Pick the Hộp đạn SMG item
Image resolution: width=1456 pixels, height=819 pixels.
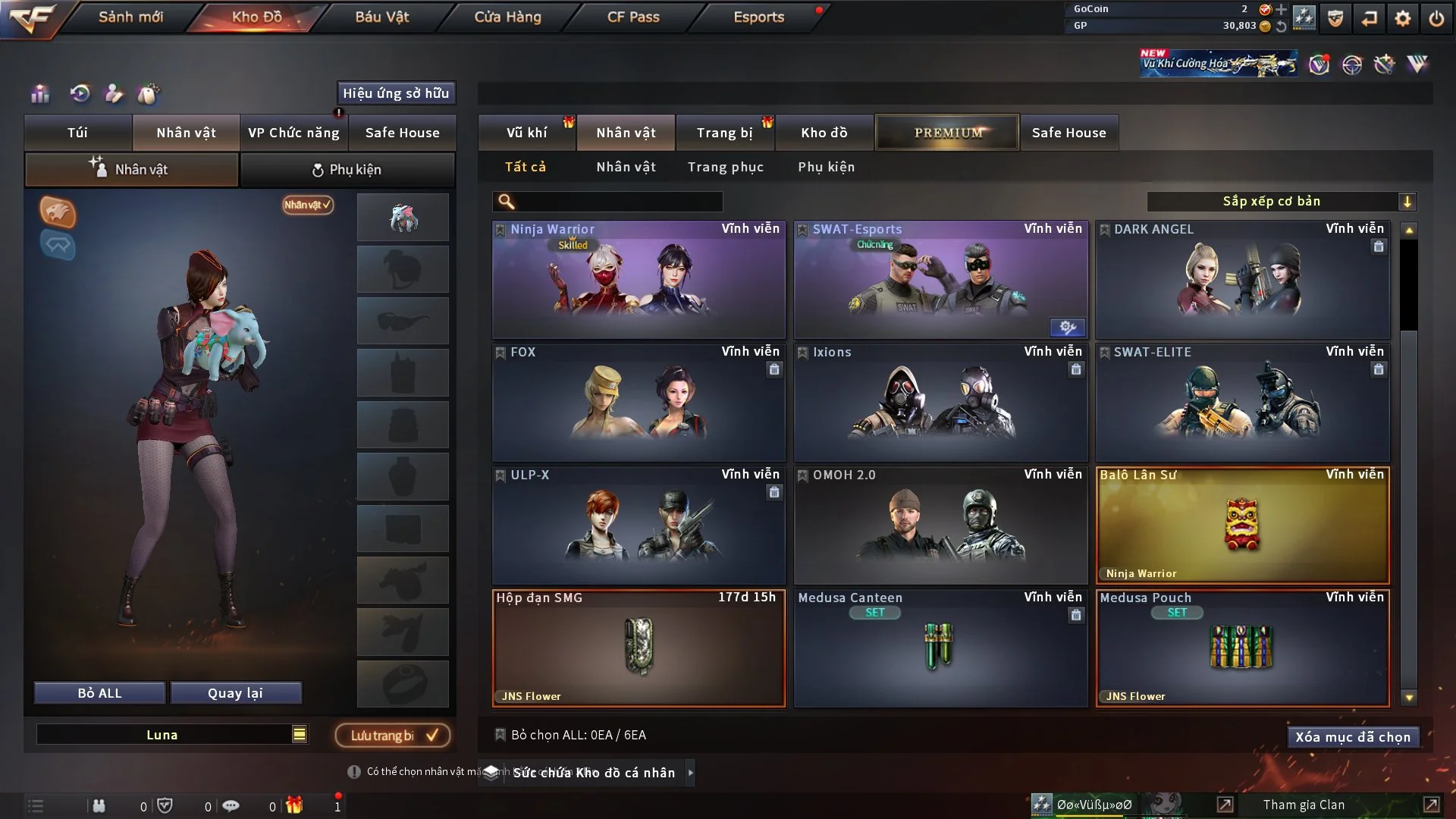639,648
